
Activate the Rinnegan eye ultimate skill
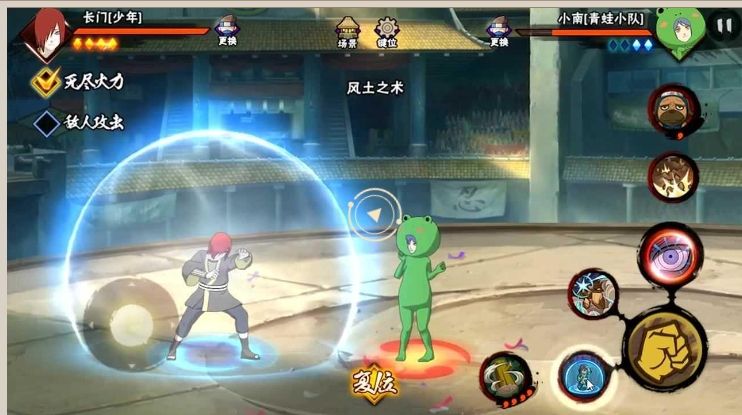pyautogui.click(x=670, y=255)
